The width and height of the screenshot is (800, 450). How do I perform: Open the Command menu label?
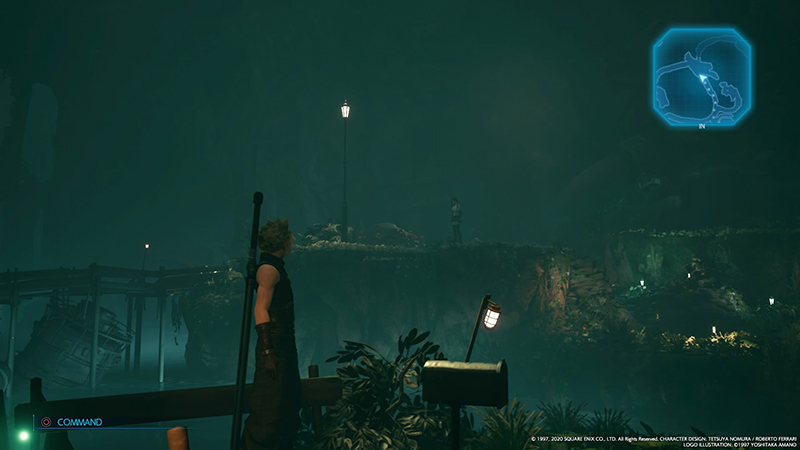79,422
